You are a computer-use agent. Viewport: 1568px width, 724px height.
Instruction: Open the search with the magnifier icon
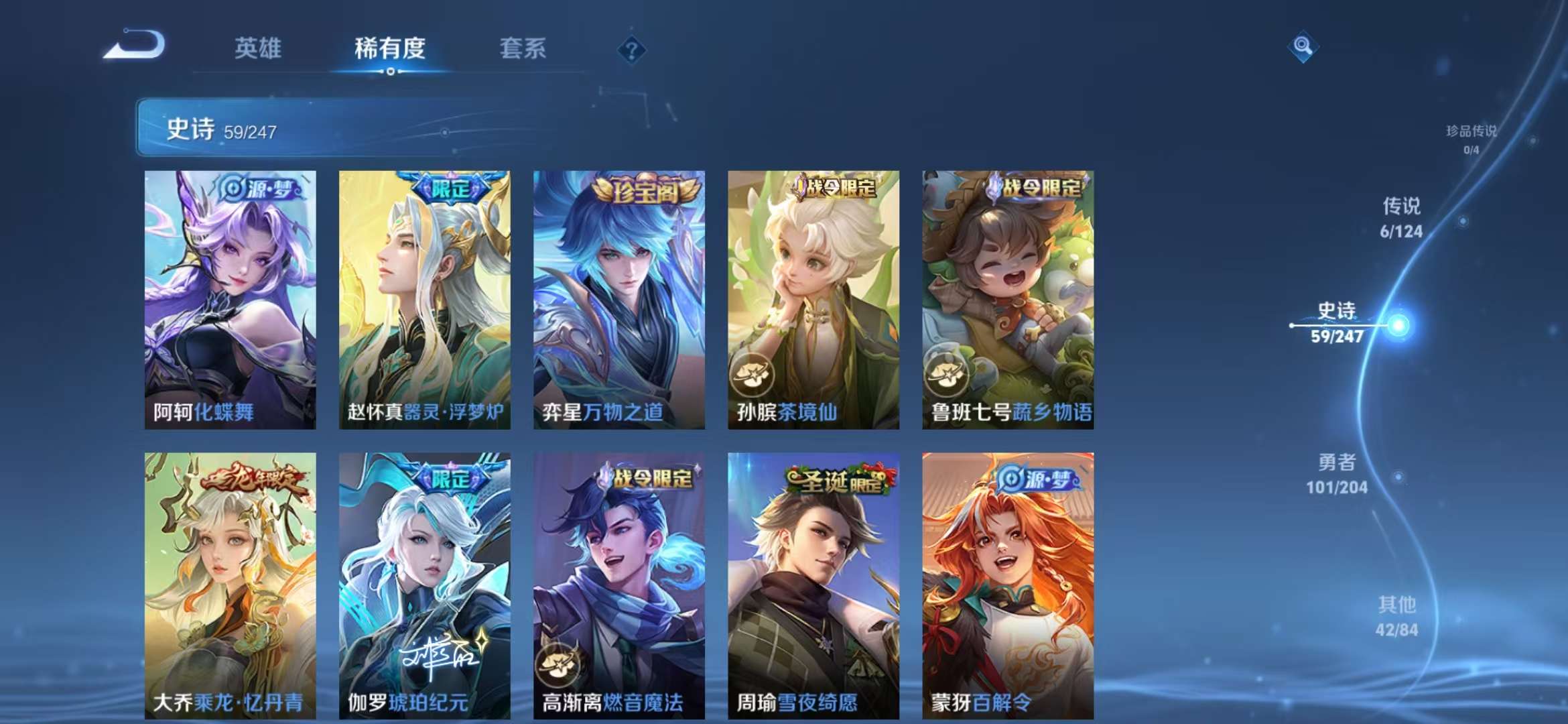1303,47
